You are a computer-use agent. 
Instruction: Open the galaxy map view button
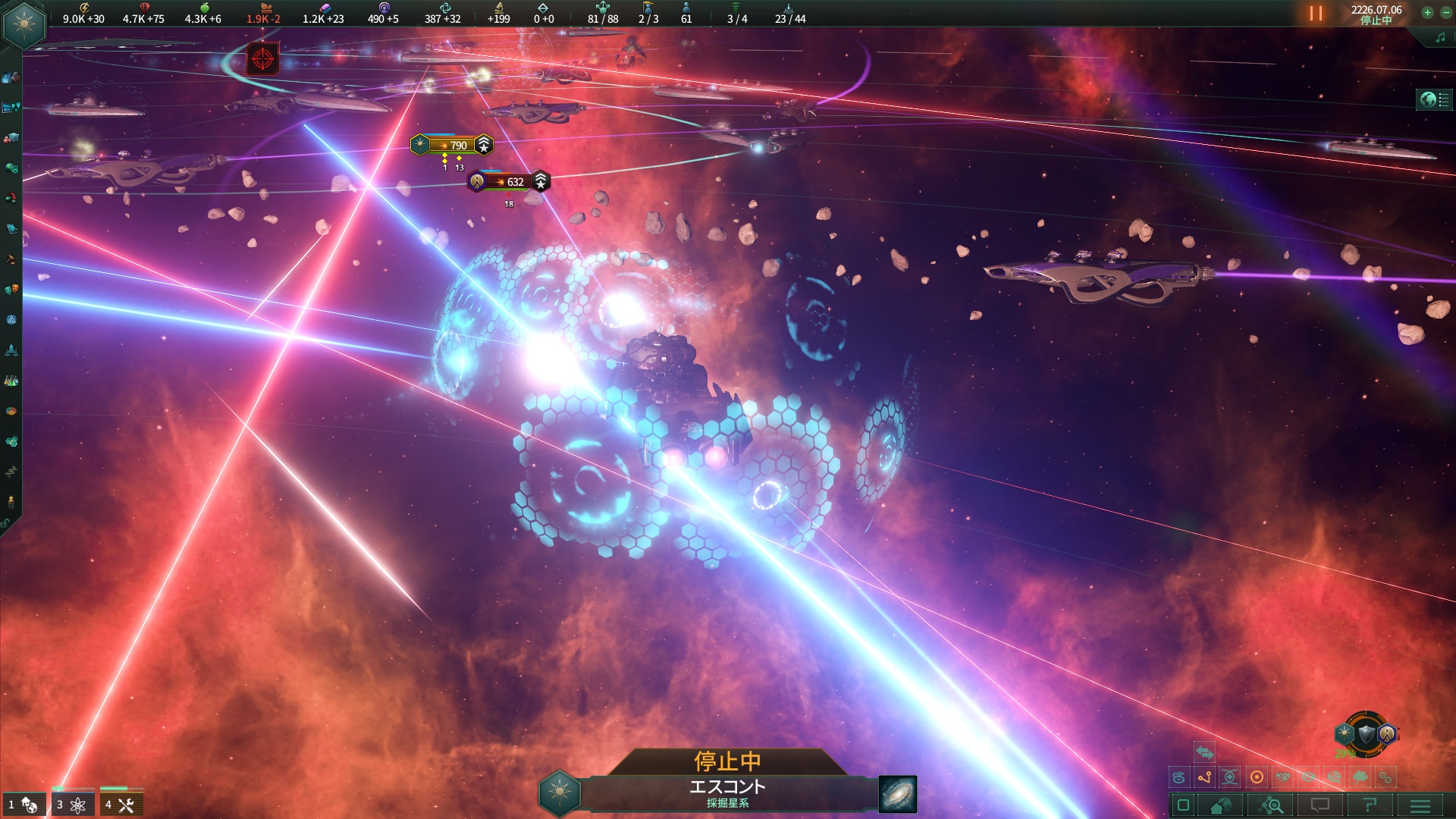(x=897, y=793)
